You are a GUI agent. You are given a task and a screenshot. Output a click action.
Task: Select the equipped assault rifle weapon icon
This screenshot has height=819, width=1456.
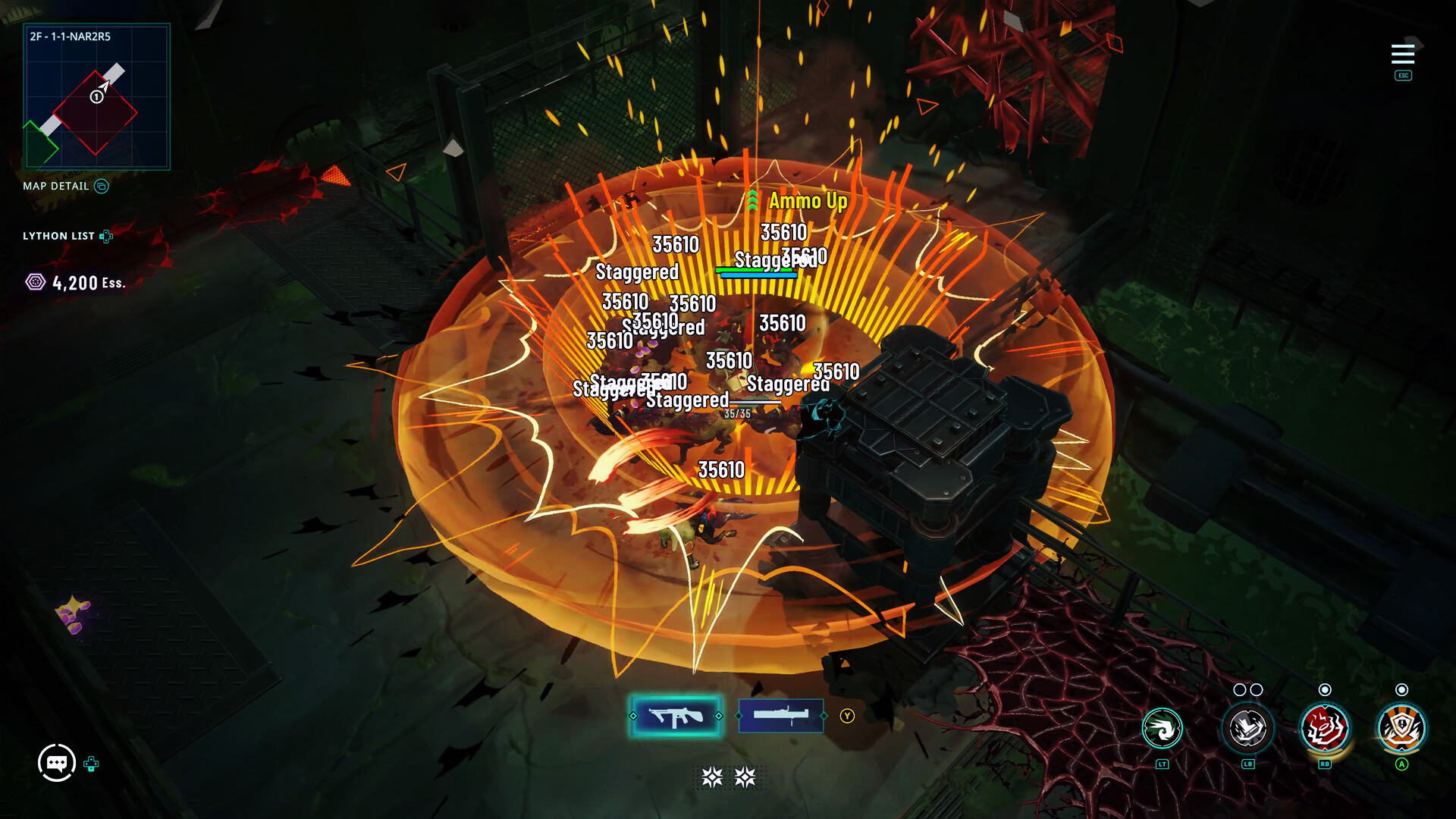pyautogui.click(x=676, y=714)
